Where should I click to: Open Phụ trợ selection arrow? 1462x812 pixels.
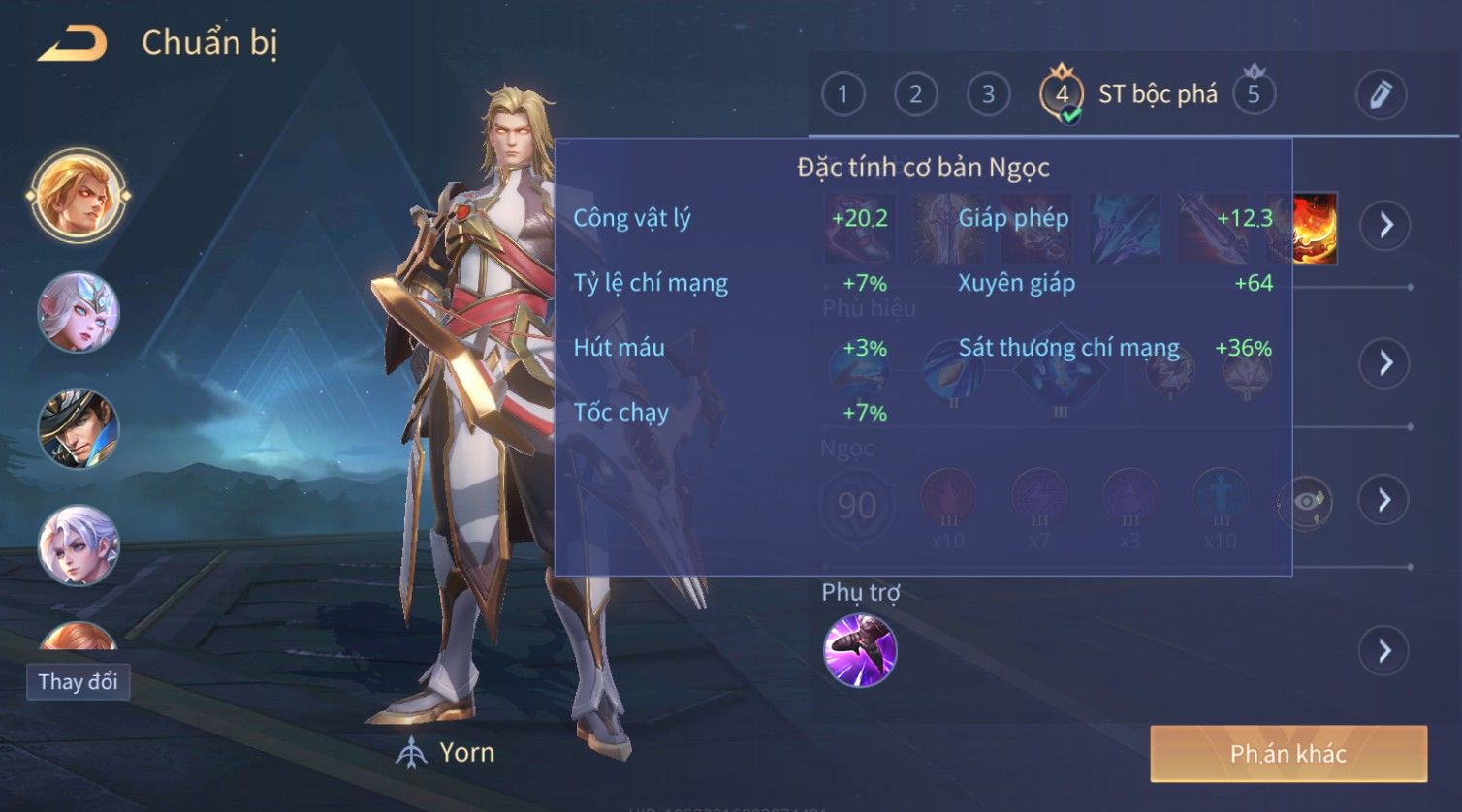coord(1384,650)
